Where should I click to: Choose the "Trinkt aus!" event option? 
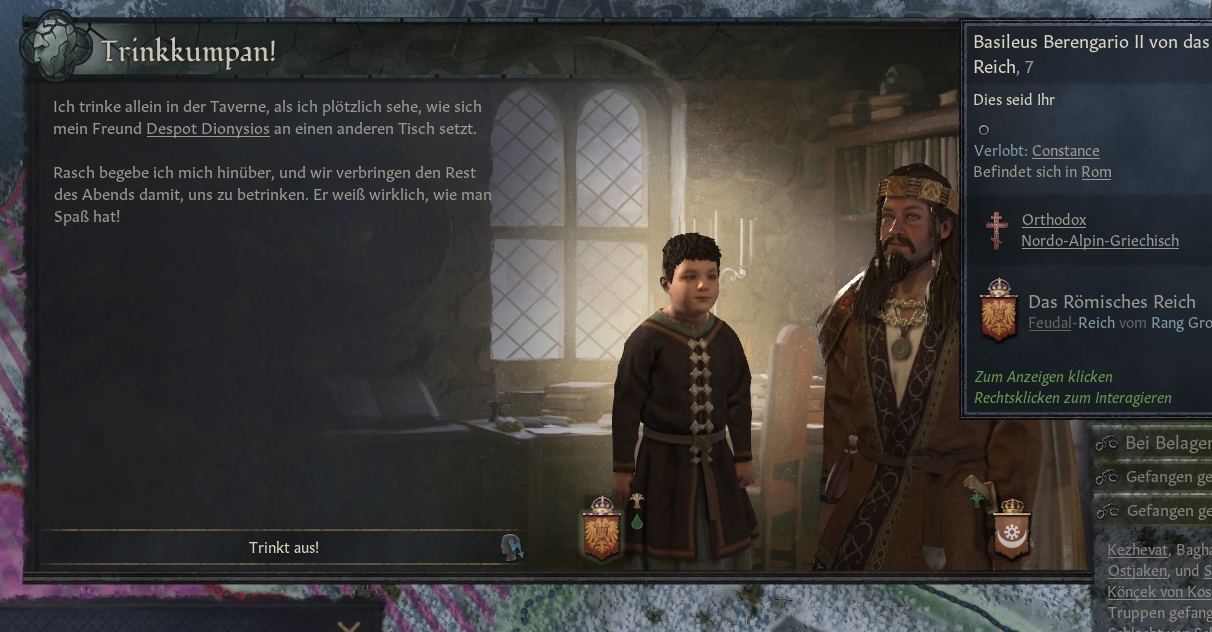(284, 547)
